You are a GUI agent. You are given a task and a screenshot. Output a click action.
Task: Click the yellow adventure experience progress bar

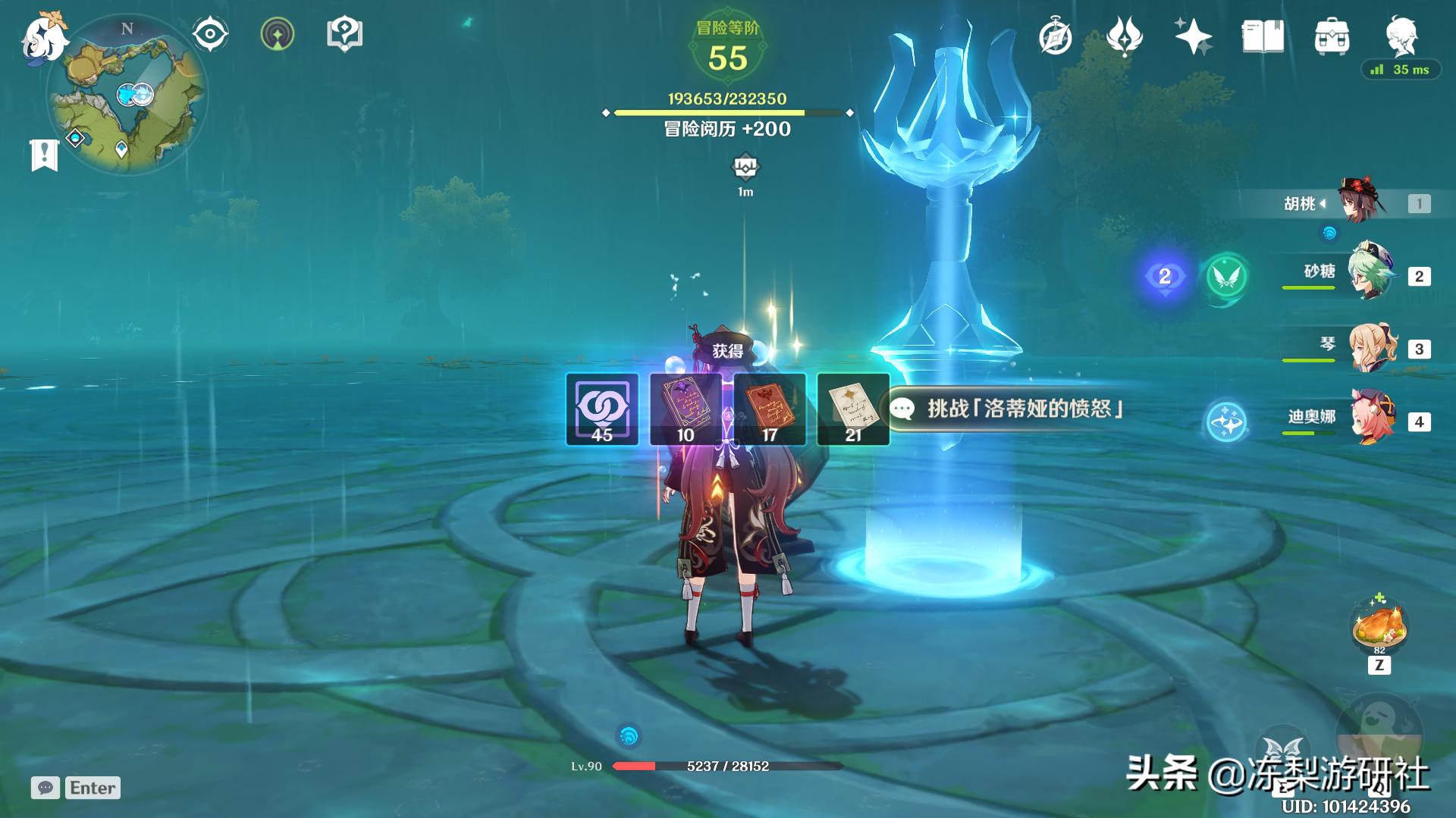tap(728, 112)
